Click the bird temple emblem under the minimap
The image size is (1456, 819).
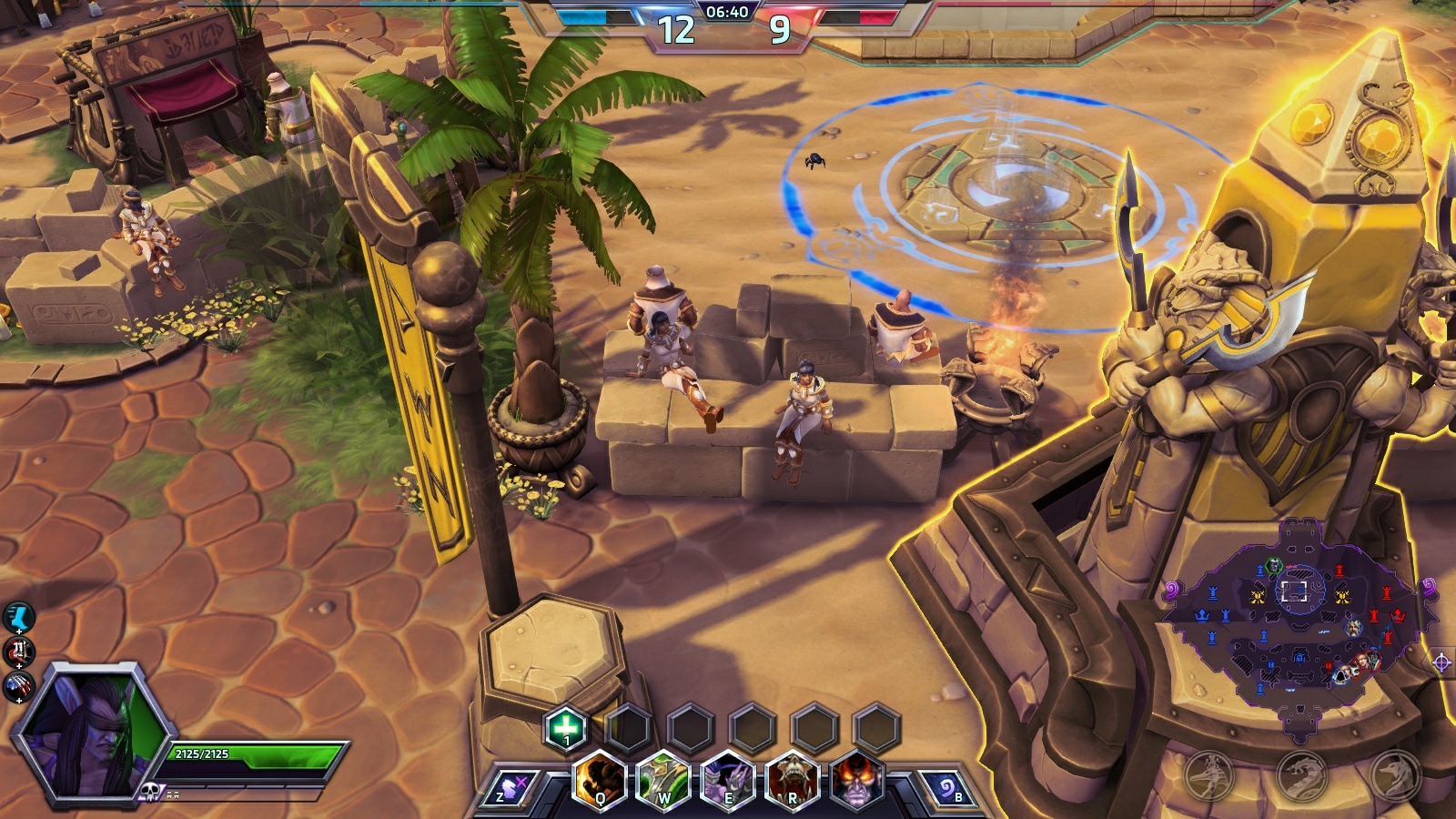[1208, 774]
